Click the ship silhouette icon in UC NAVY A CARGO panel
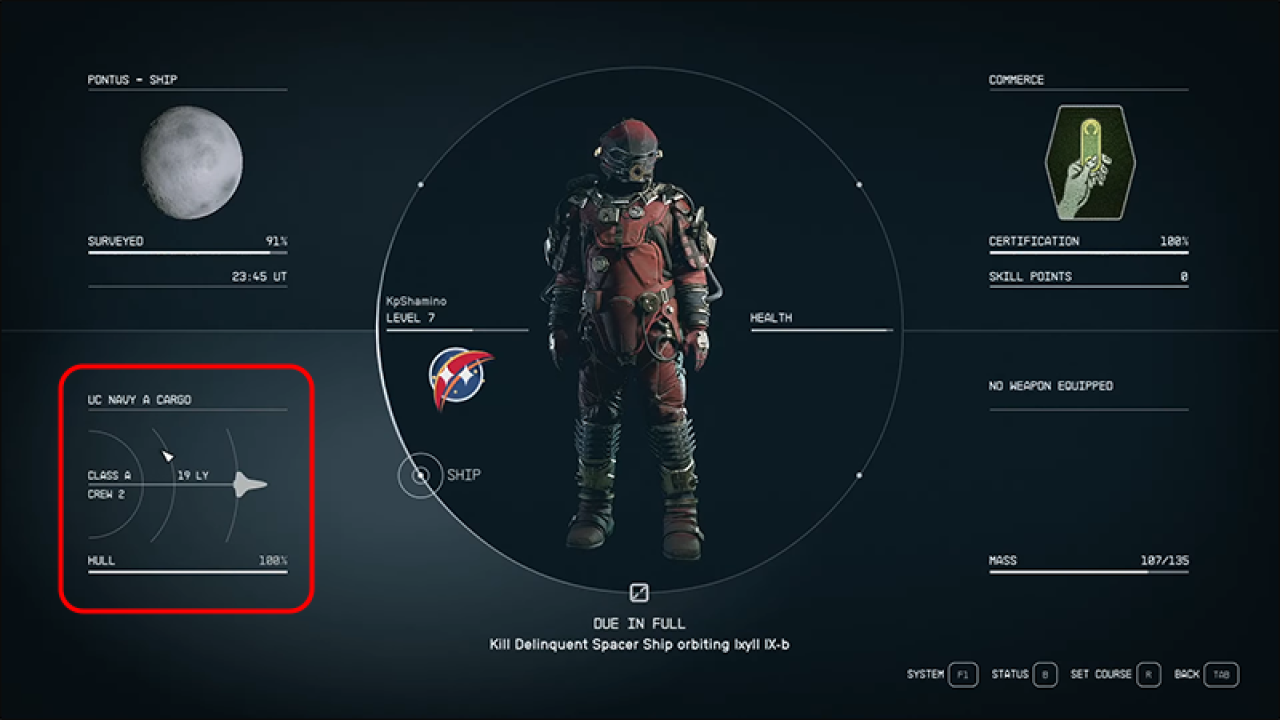The image size is (1280, 720). tap(247, 485)
